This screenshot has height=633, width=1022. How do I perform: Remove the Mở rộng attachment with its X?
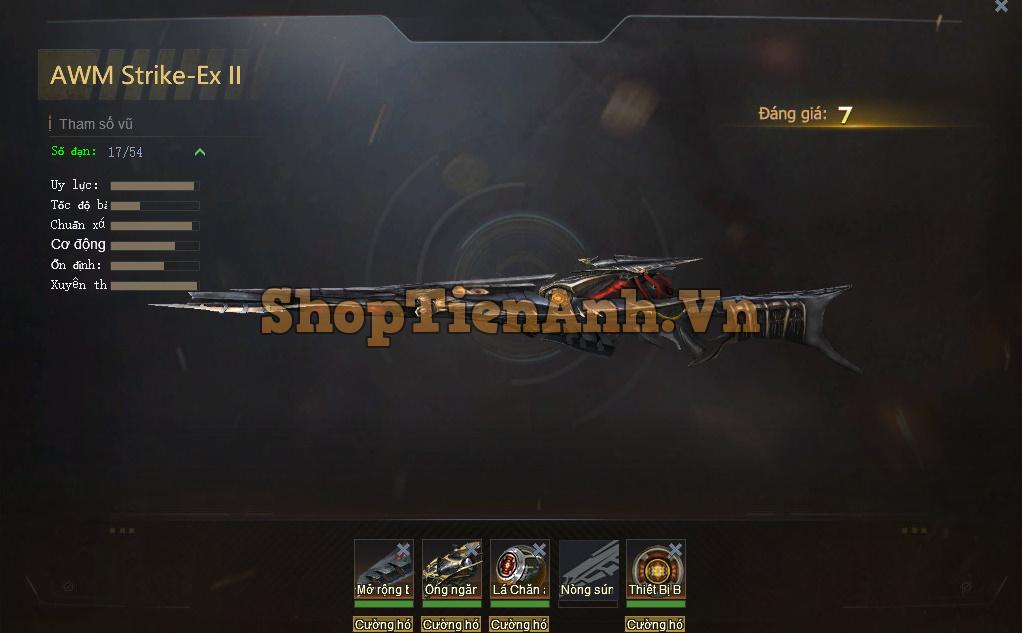tap(403, 549)
